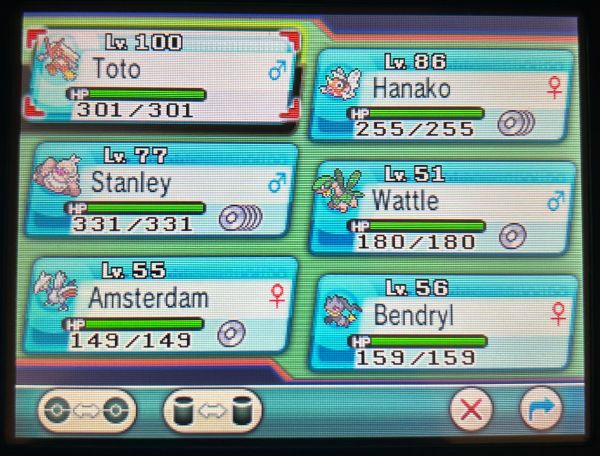Select Amsterdam's party panel

[x=165, y=305]
